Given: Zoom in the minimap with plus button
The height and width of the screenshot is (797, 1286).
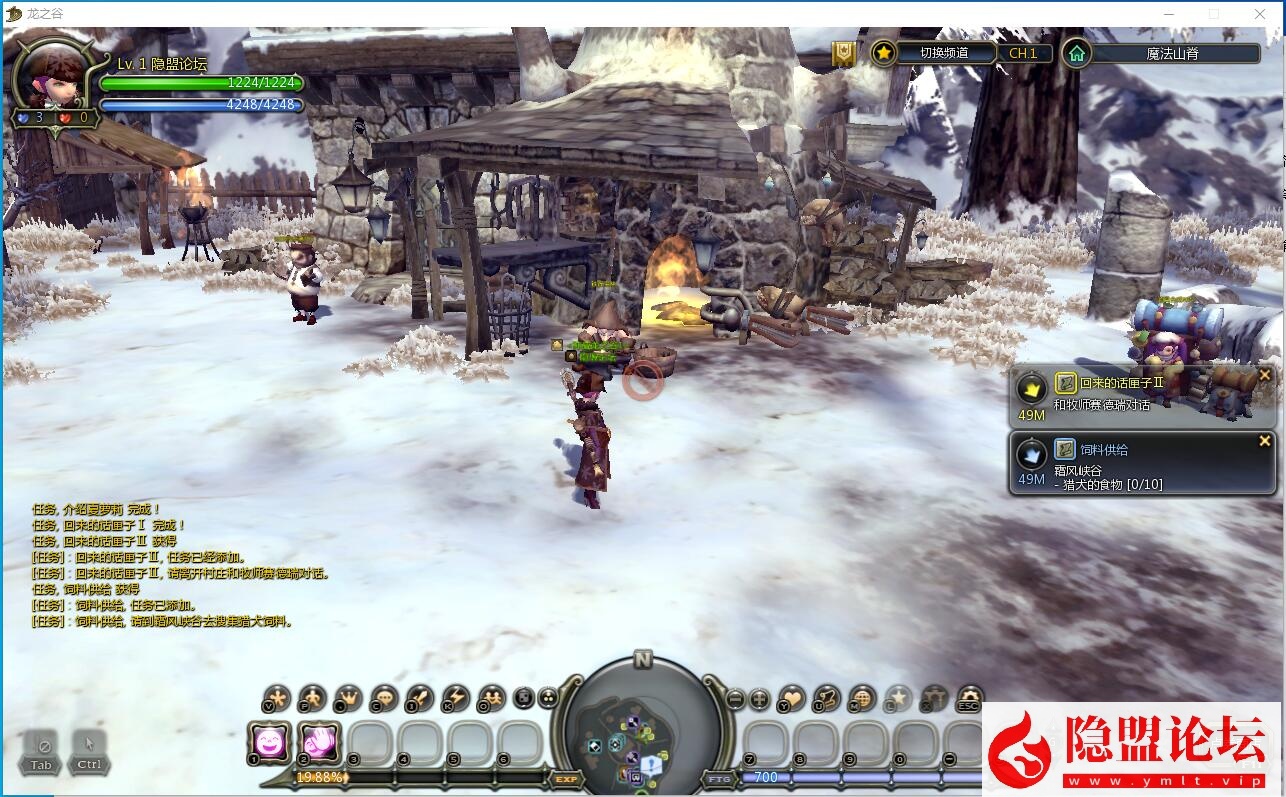Looking at the screenshot, I should pyautogui.click(x=760, y=699).
